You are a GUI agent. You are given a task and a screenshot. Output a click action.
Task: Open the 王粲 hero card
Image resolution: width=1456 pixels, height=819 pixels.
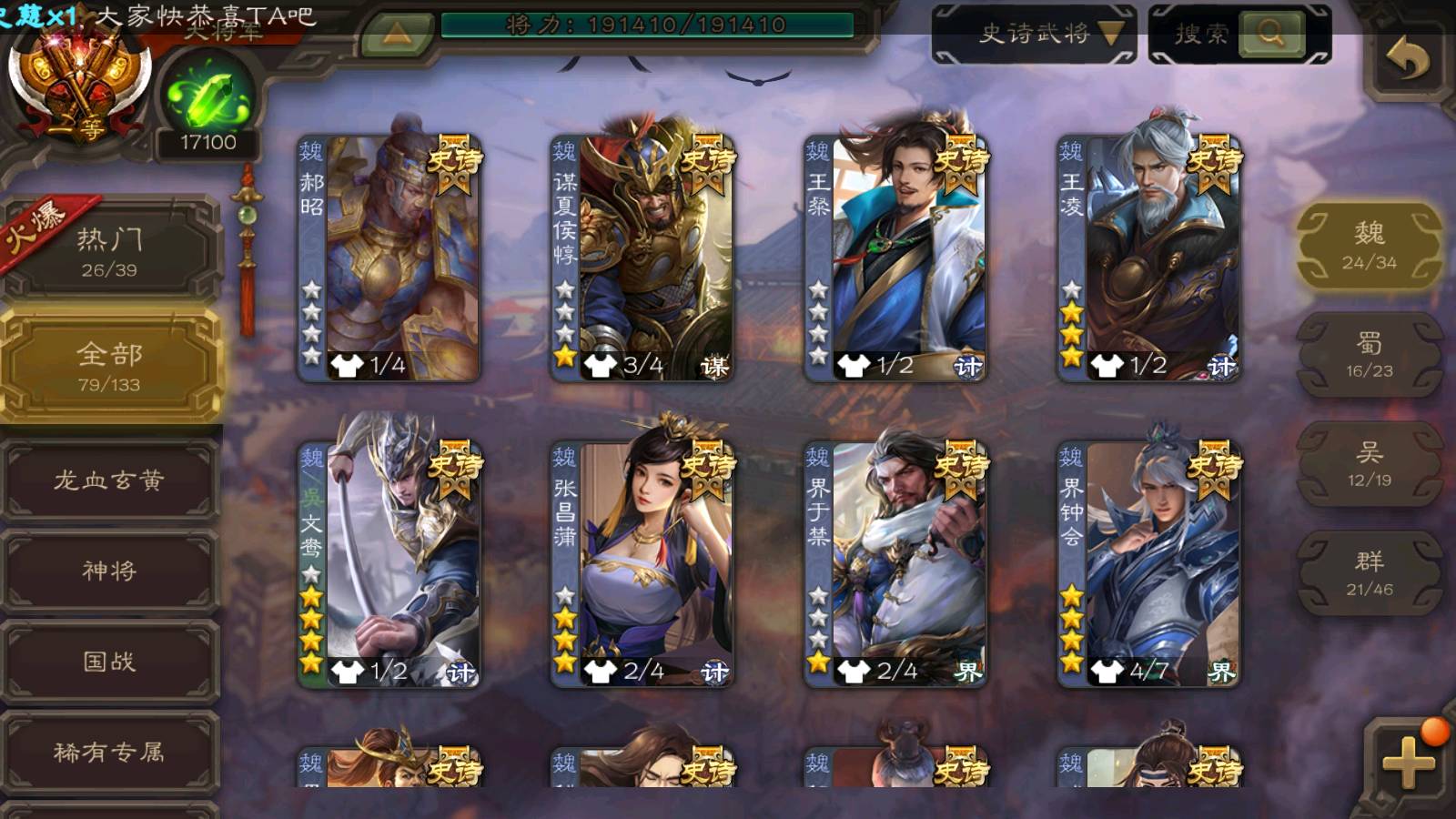[x=895, y=258]
